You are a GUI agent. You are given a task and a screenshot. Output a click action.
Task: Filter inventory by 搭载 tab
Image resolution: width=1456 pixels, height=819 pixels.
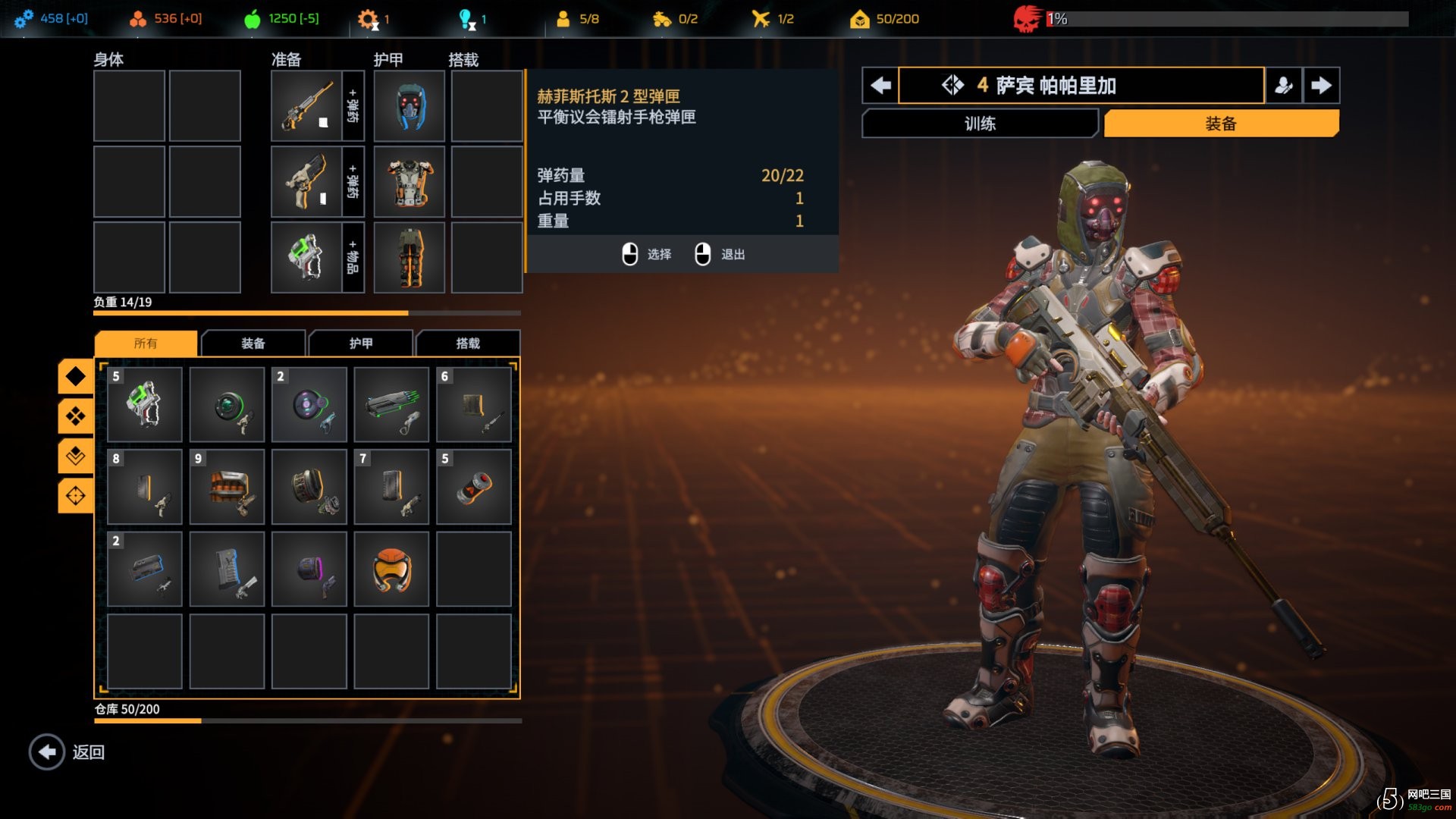pos(468,344)
